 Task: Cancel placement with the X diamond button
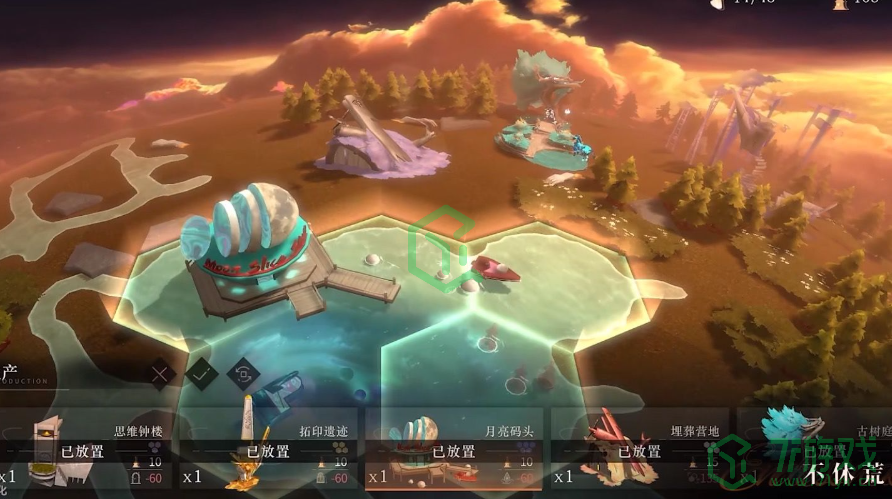tap(162, 375)
